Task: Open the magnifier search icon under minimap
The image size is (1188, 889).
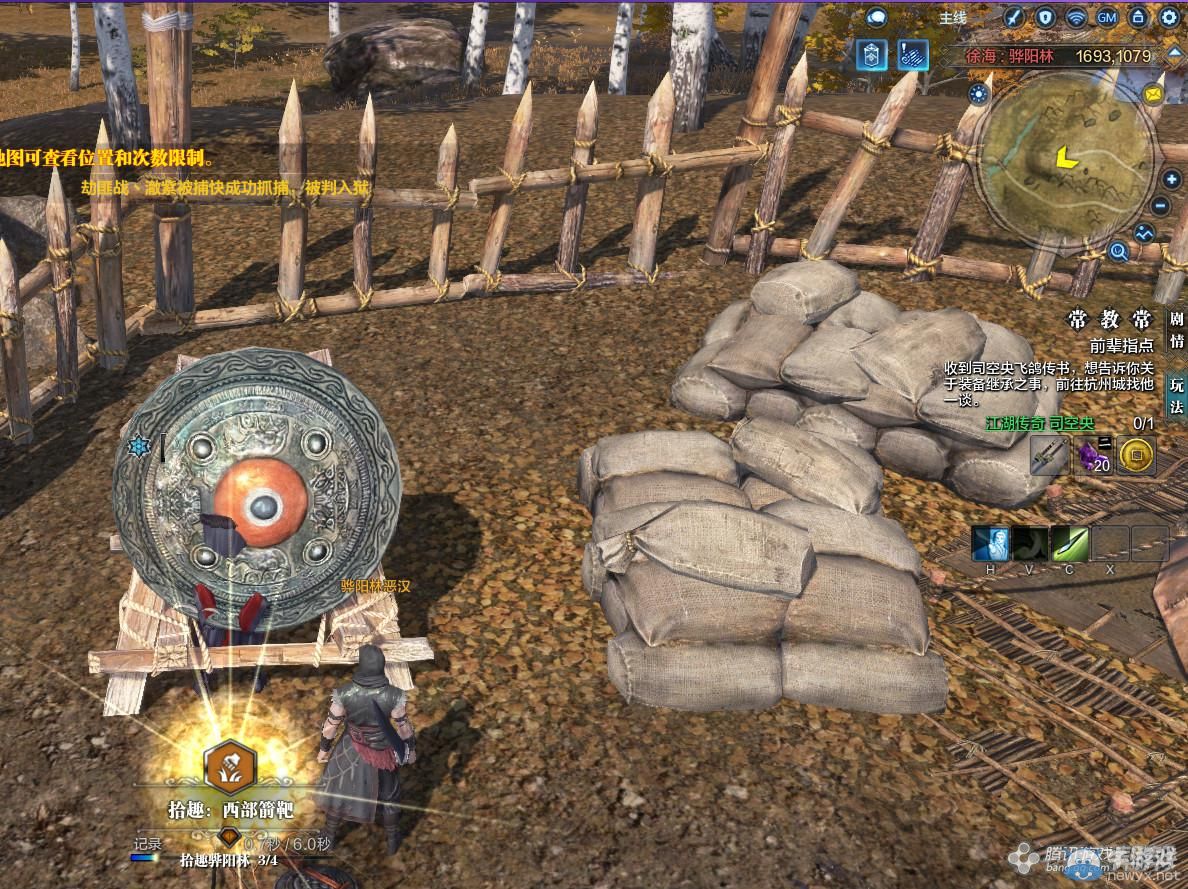Action: tap(1118, 251)
